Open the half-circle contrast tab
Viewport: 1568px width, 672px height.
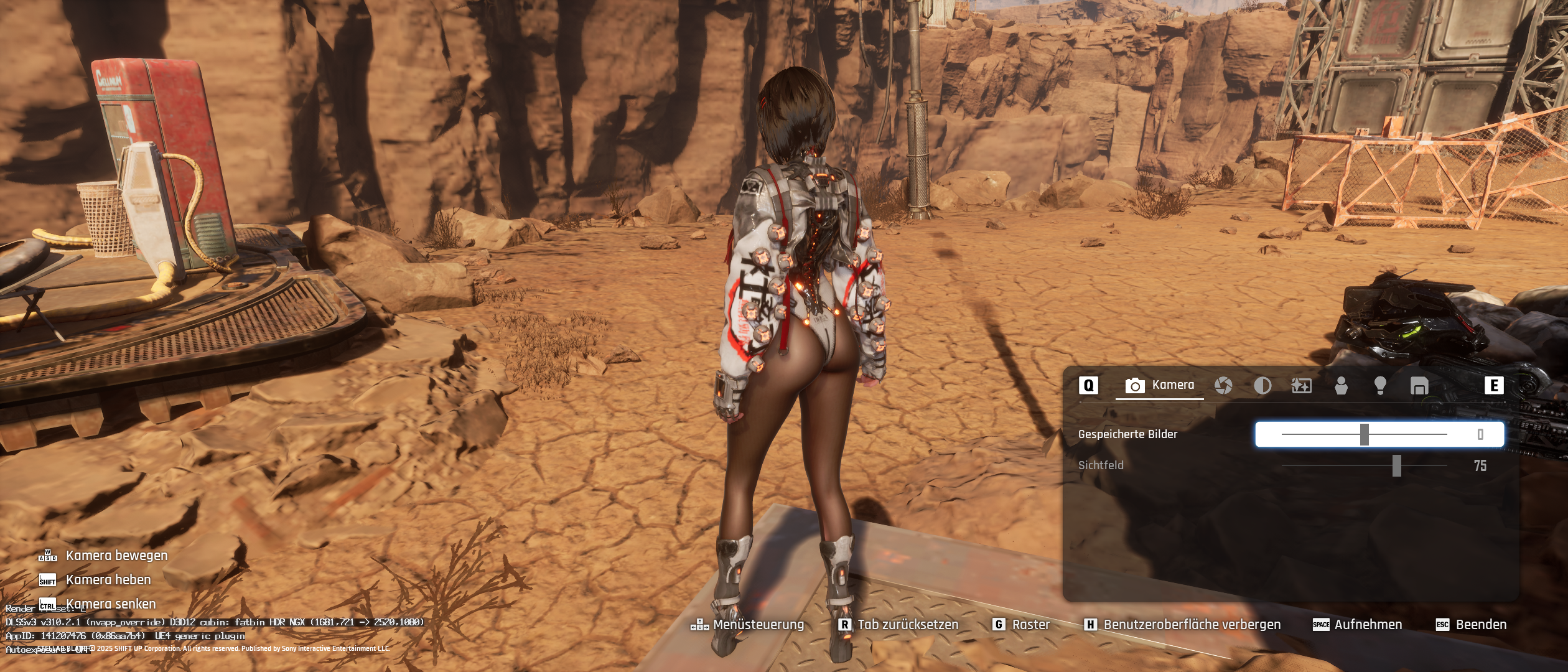1262,386
